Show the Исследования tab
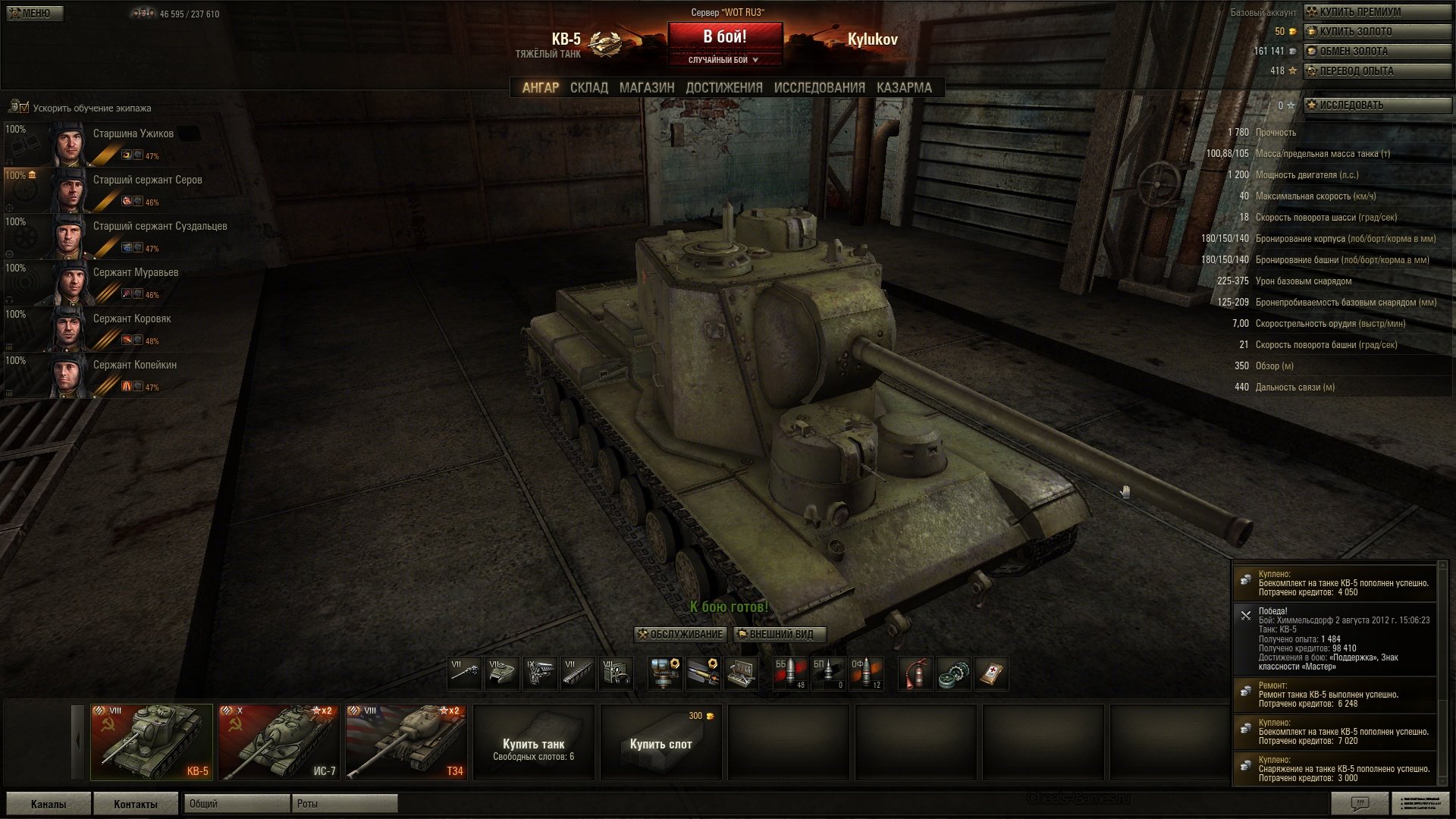 point(819,88)
